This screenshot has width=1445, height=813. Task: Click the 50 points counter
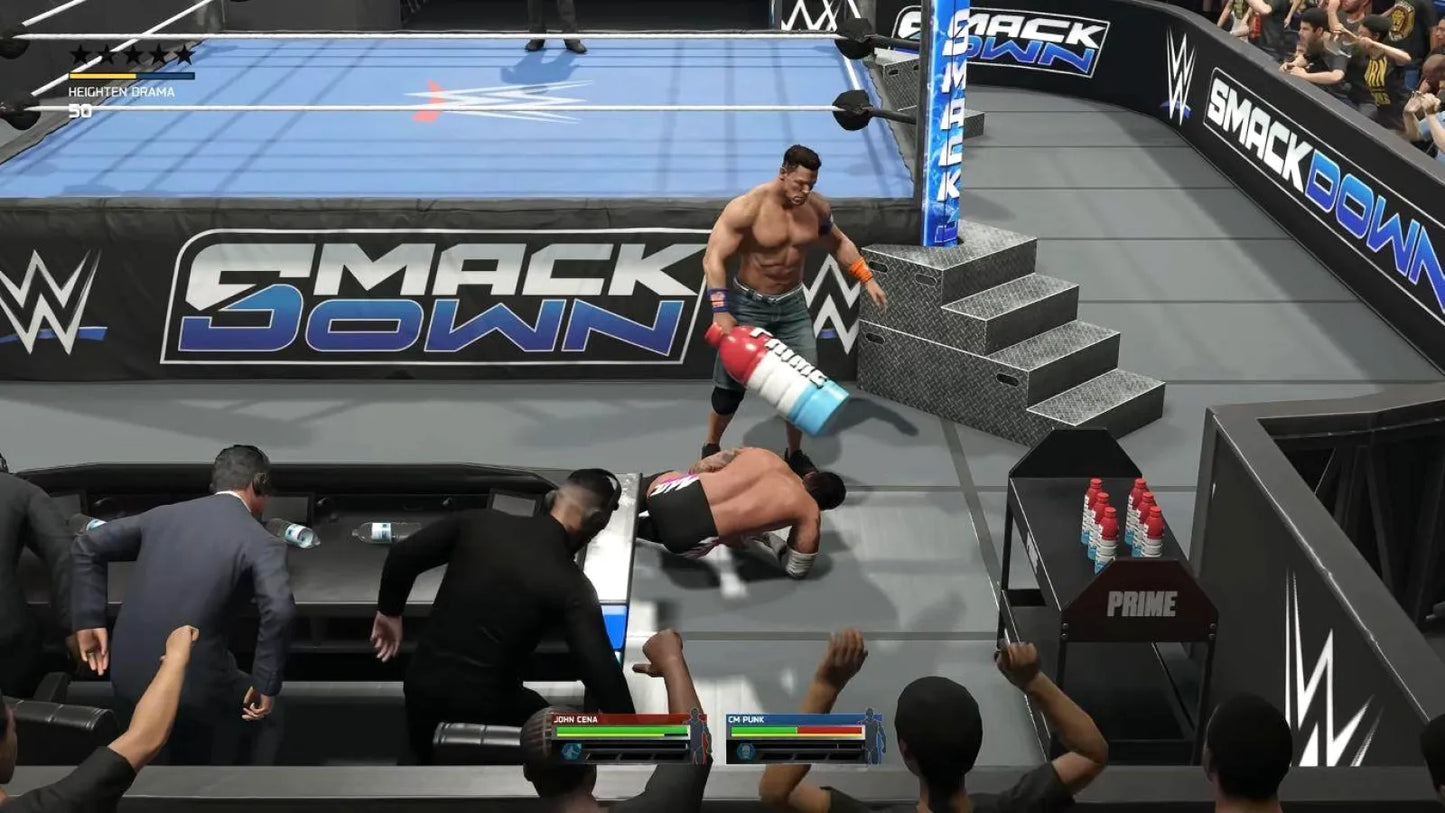(80, 109)
